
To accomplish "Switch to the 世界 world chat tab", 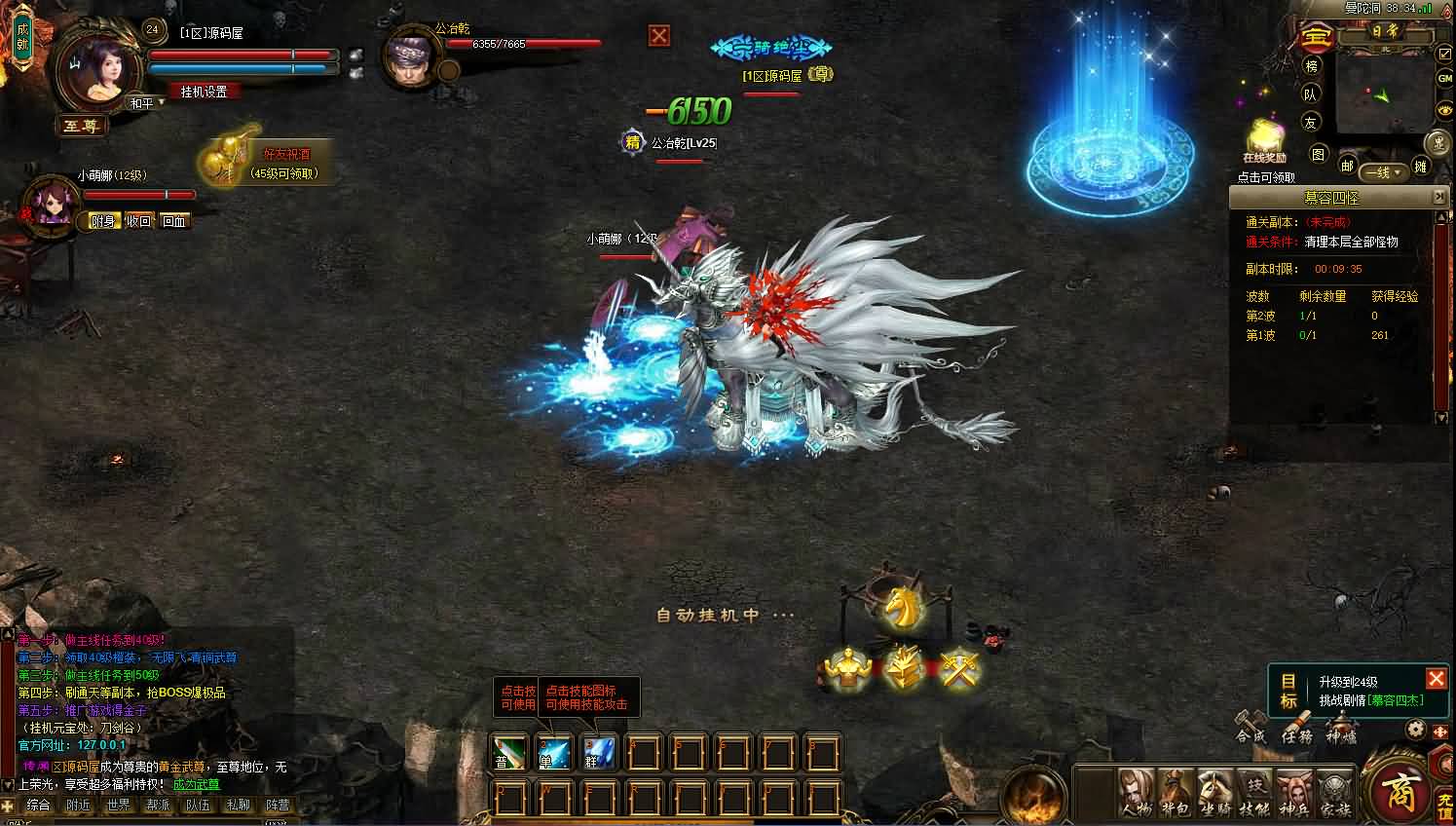I will point(118,805).
